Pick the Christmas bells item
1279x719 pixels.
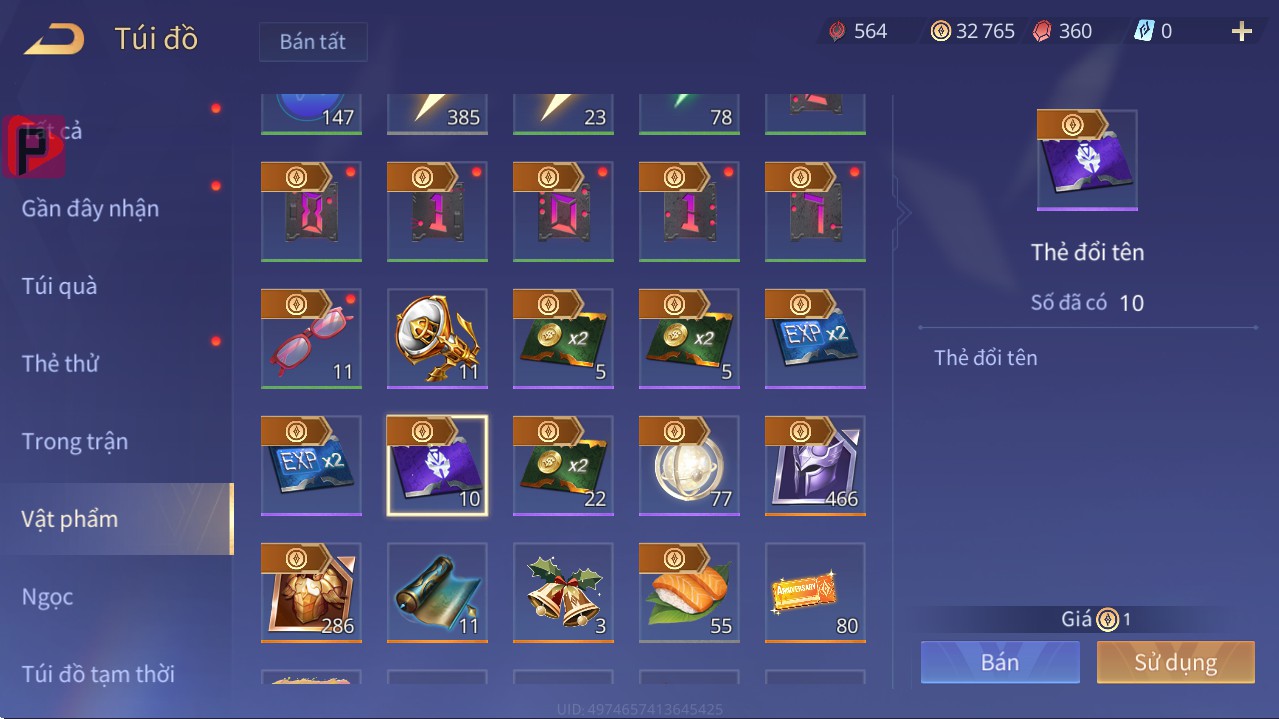pos(563,592)
